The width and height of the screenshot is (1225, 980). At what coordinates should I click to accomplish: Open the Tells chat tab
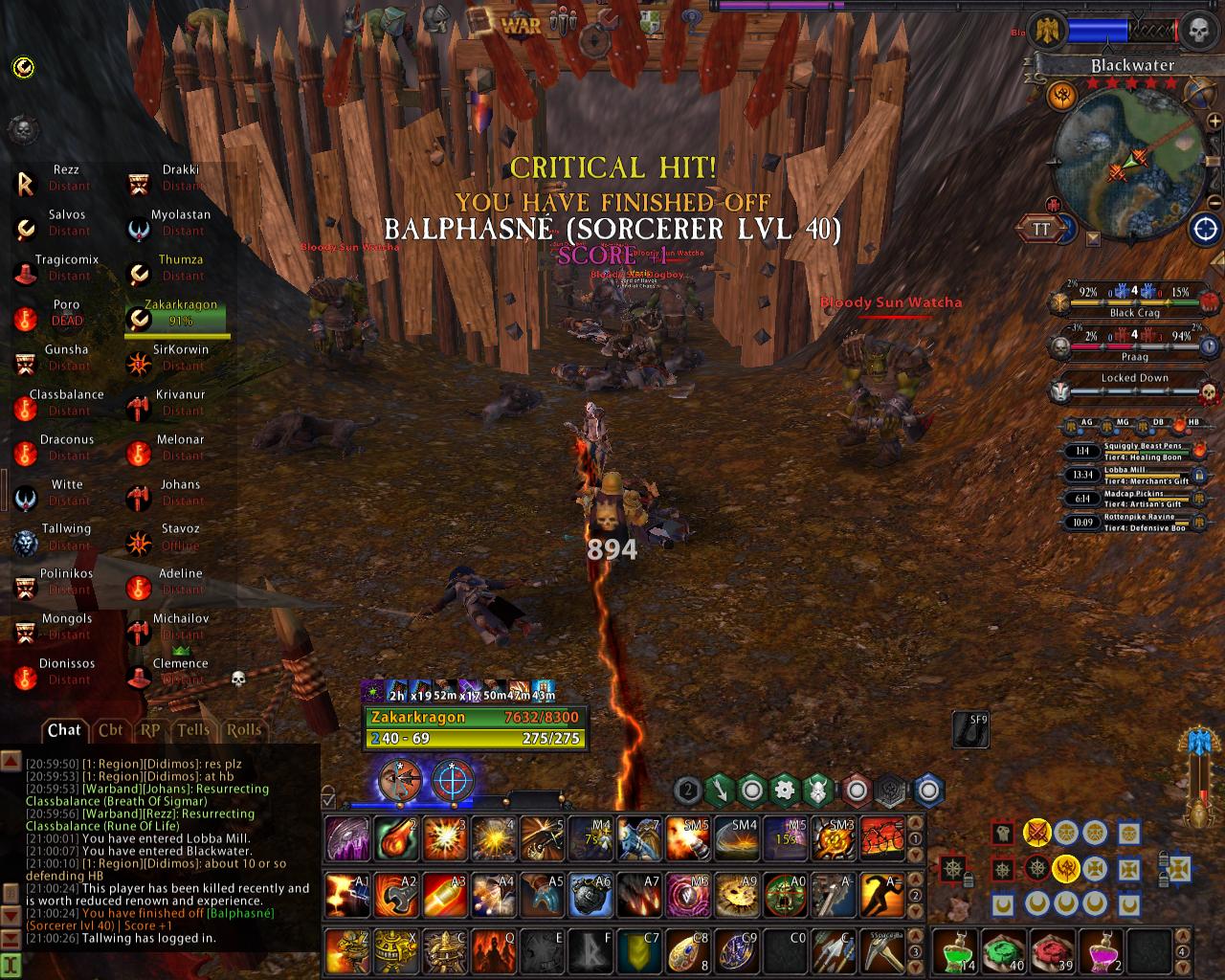coord(193,730)
